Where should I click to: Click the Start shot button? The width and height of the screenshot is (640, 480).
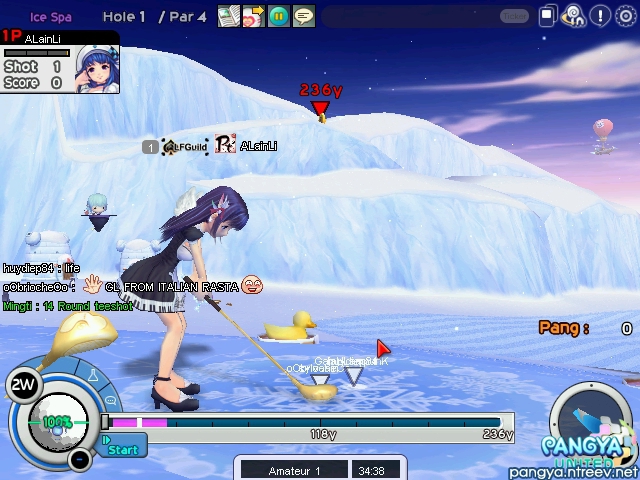coord(123,449)
